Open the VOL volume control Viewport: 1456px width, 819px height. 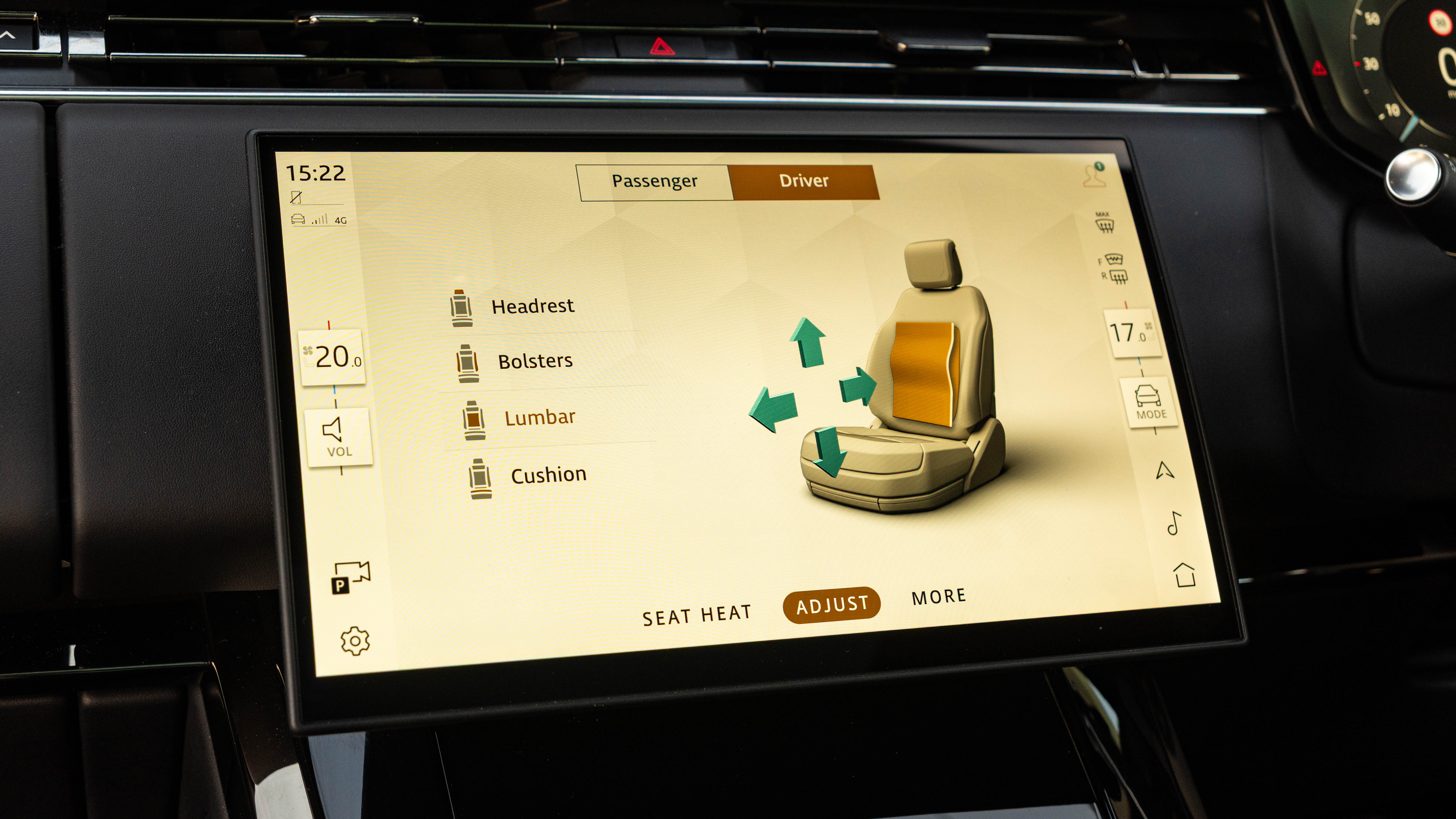pyautogui.click(x=338, y=437)
